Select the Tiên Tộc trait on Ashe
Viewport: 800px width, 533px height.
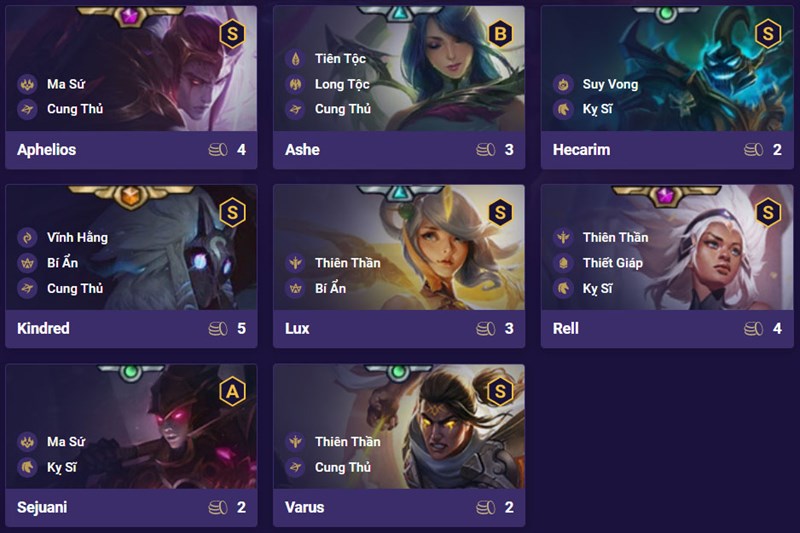click(339, 59)
